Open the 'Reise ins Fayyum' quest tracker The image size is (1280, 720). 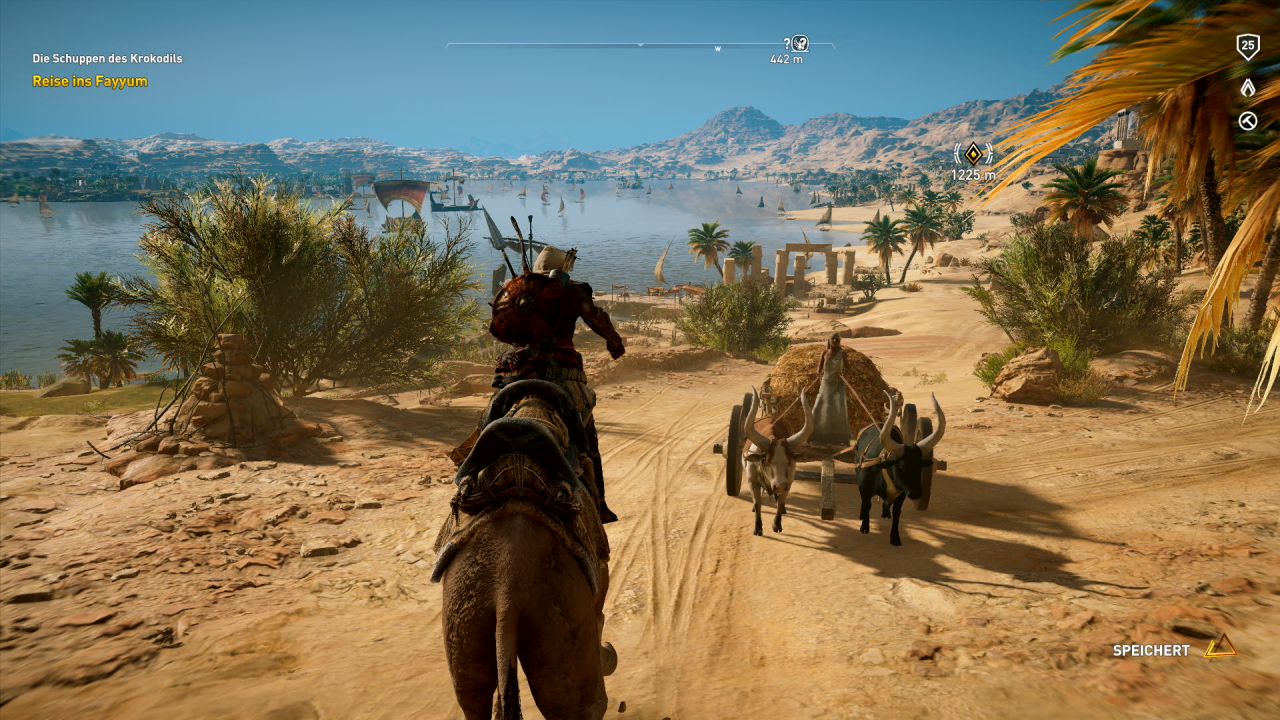click(x=90, y=81)
